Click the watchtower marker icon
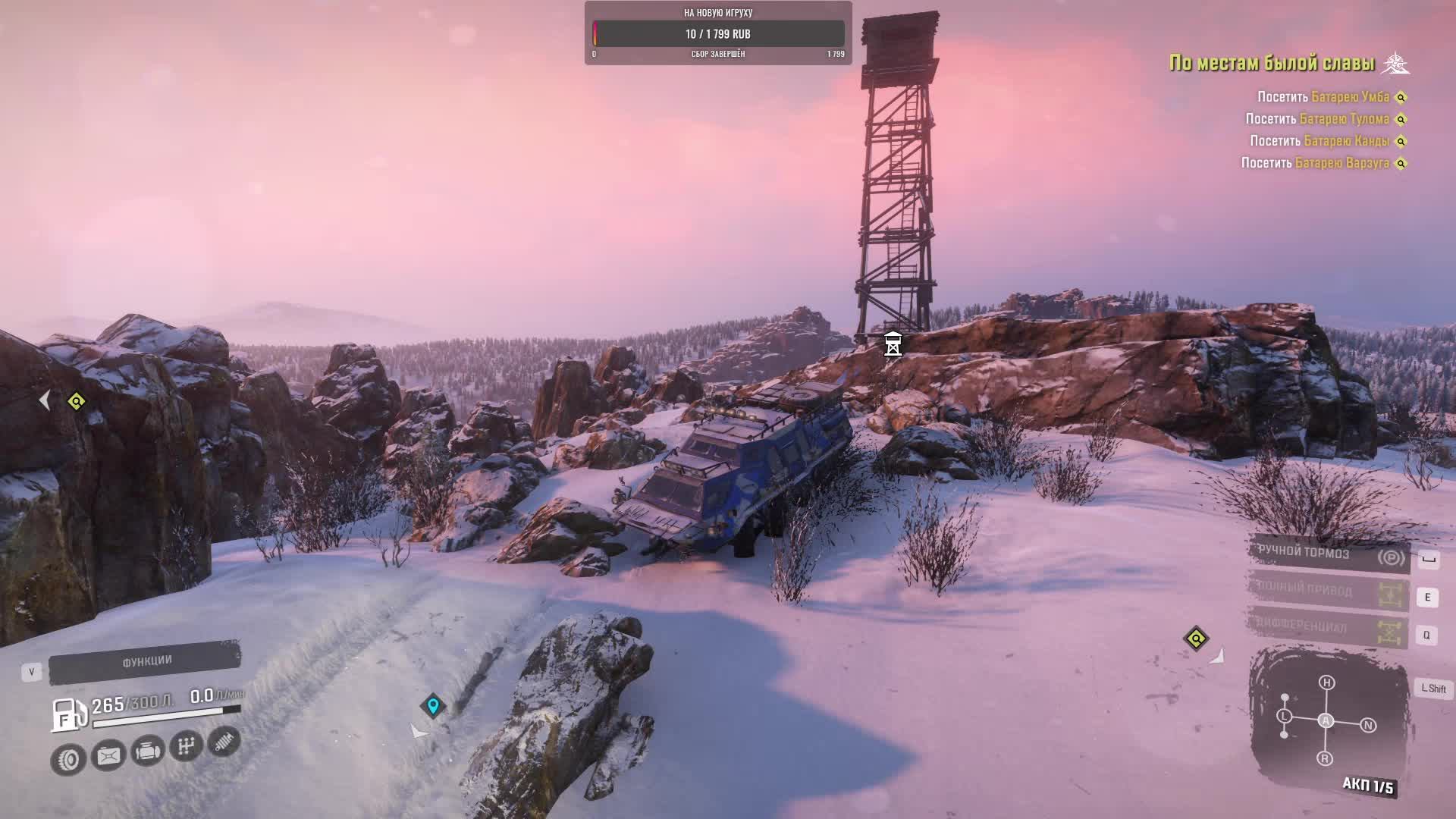The height and width of the screenshot is (819, 1456). [893, 344]
